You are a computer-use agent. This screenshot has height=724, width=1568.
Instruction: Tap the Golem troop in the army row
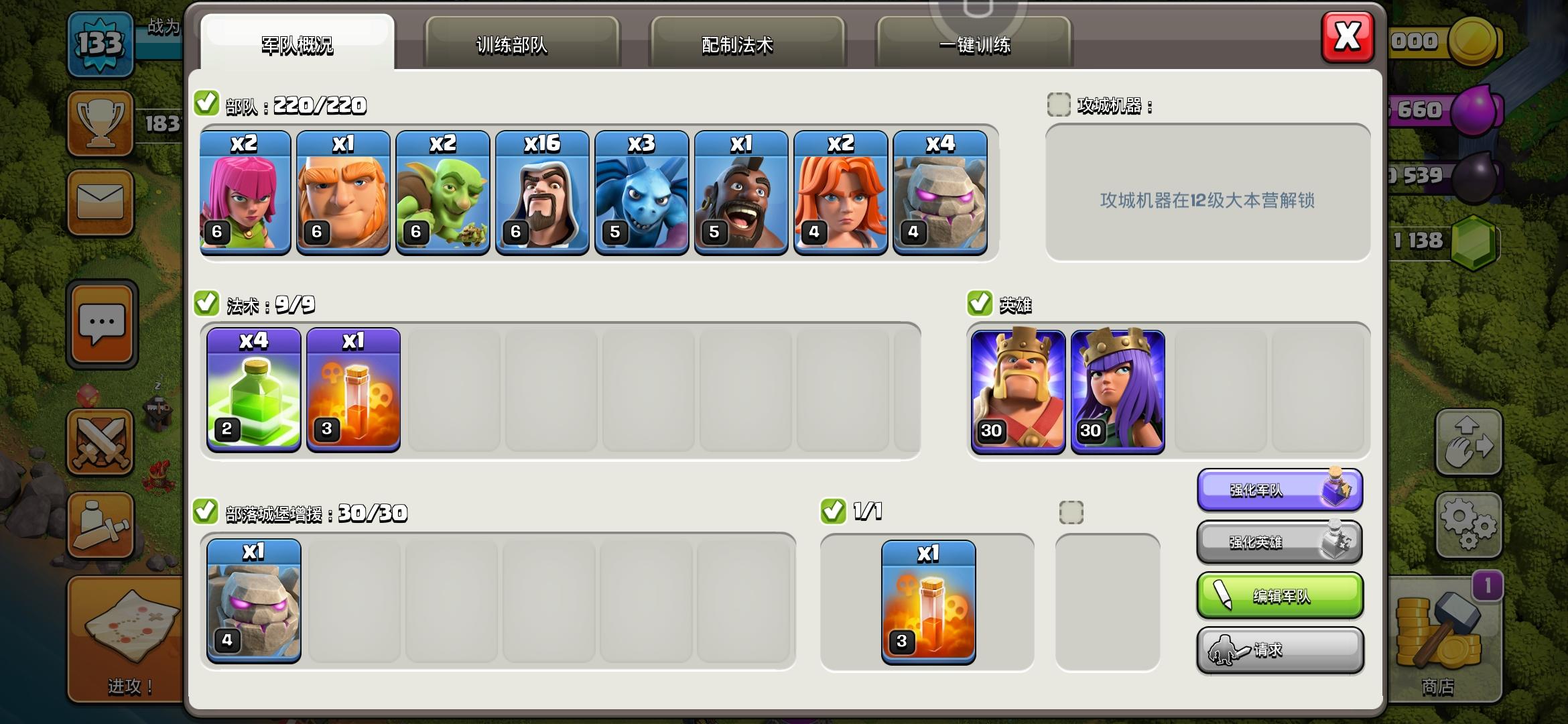939,194
